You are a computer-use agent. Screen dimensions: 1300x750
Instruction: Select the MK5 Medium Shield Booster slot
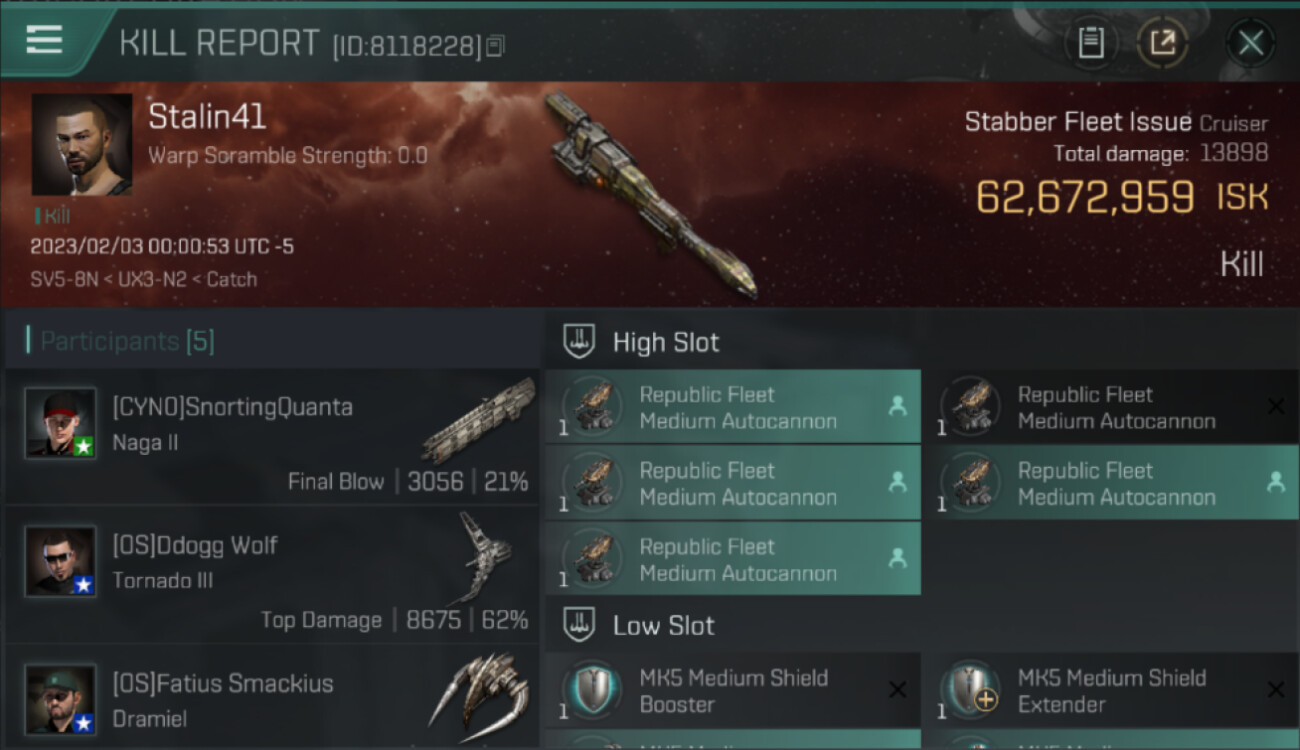(732, 690)
